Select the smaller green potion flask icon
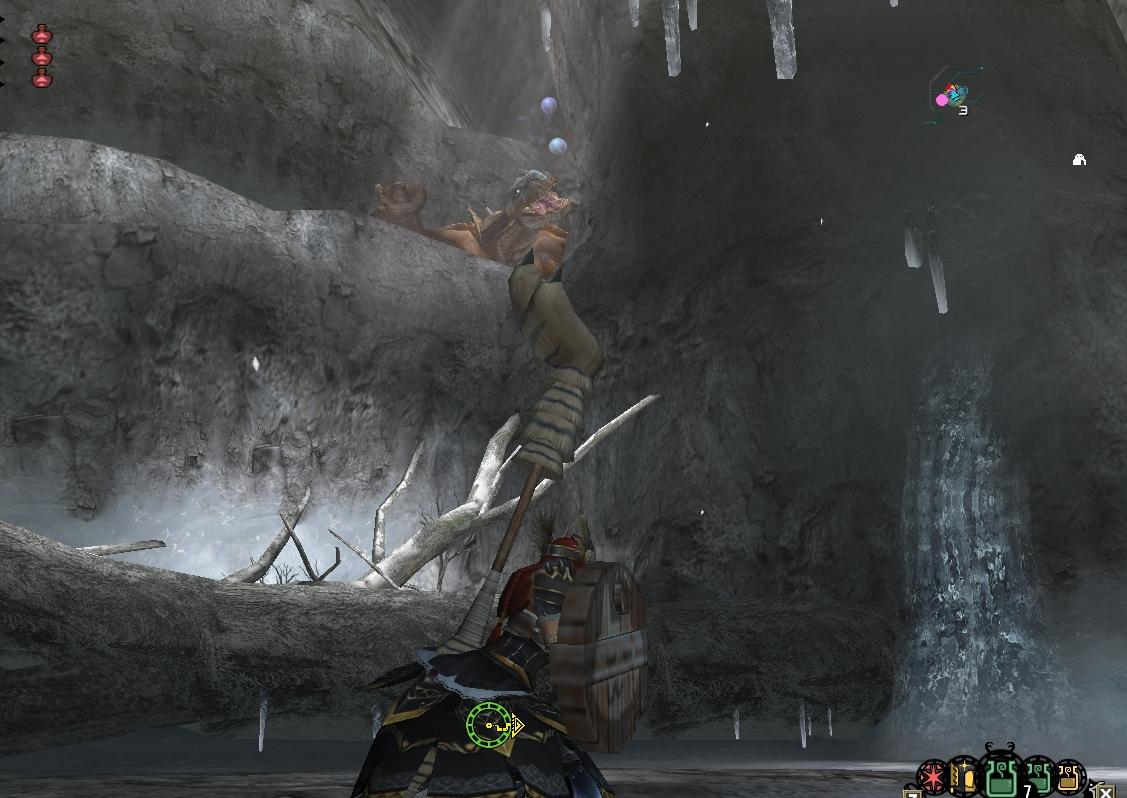 1038,775
